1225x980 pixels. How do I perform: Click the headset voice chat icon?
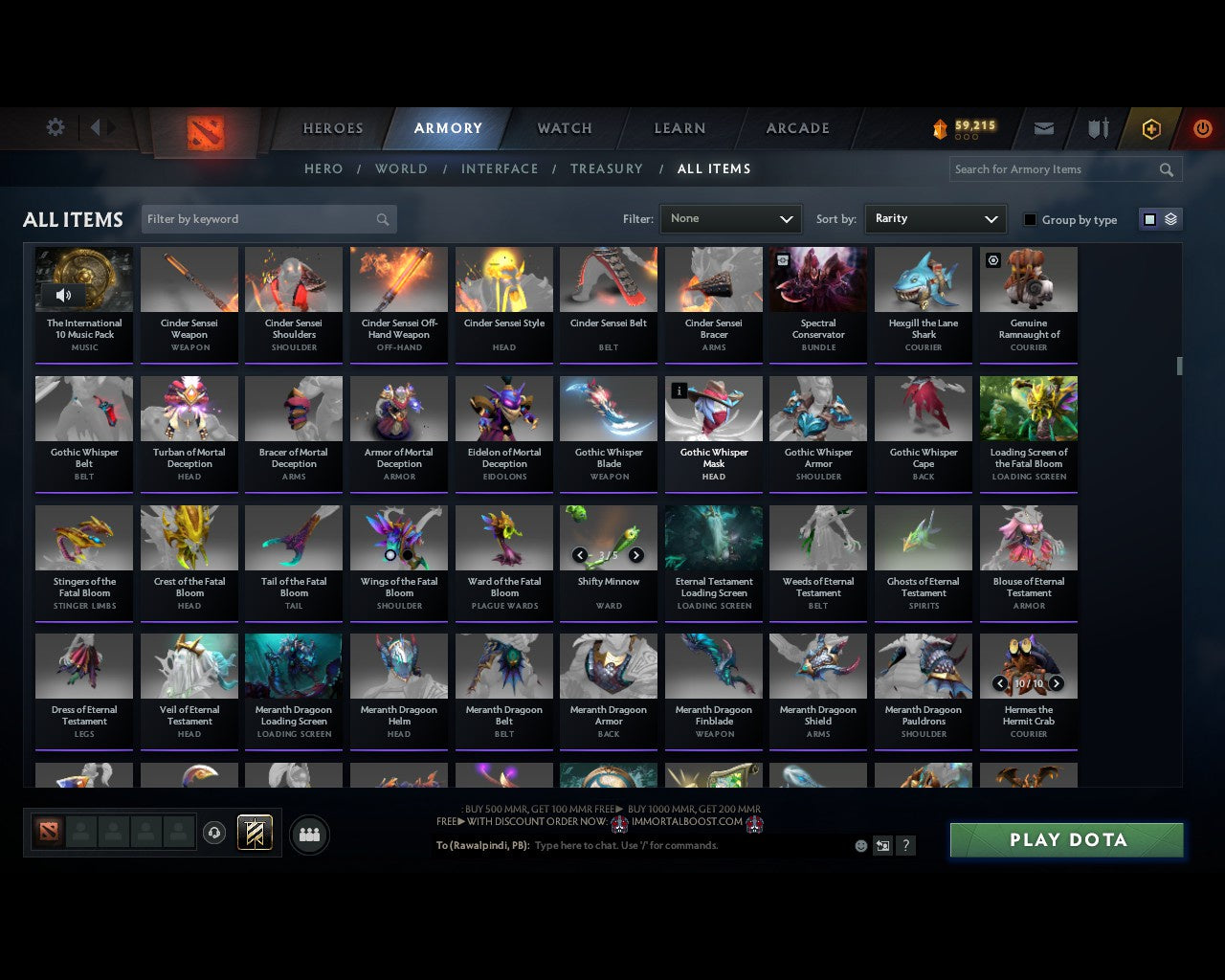pyautogui.click(x=215, y=833)
